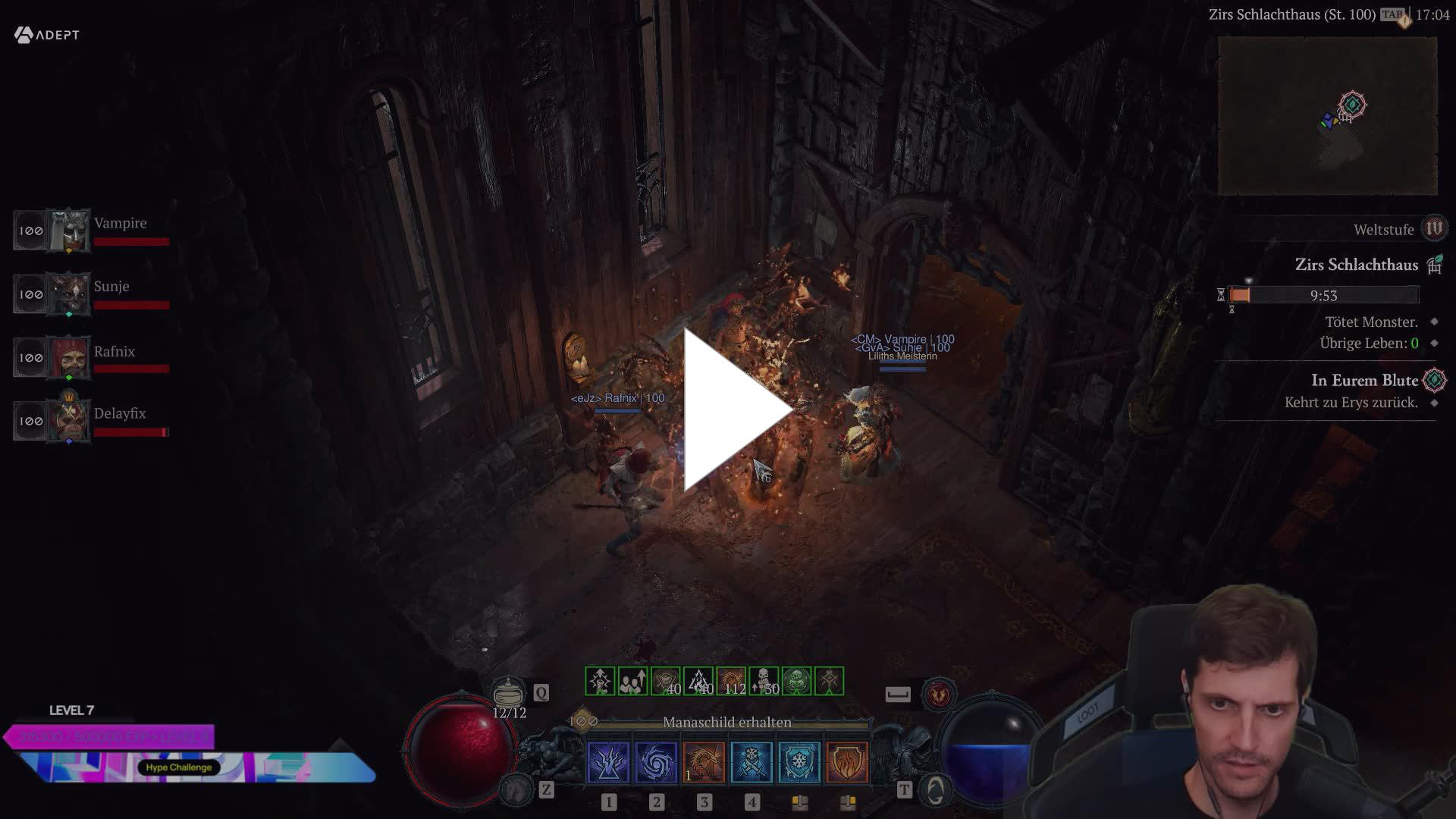1456x819 pixels.
Task: Activate the frost shield Ice Armor skill
Action: coord(799,762)
